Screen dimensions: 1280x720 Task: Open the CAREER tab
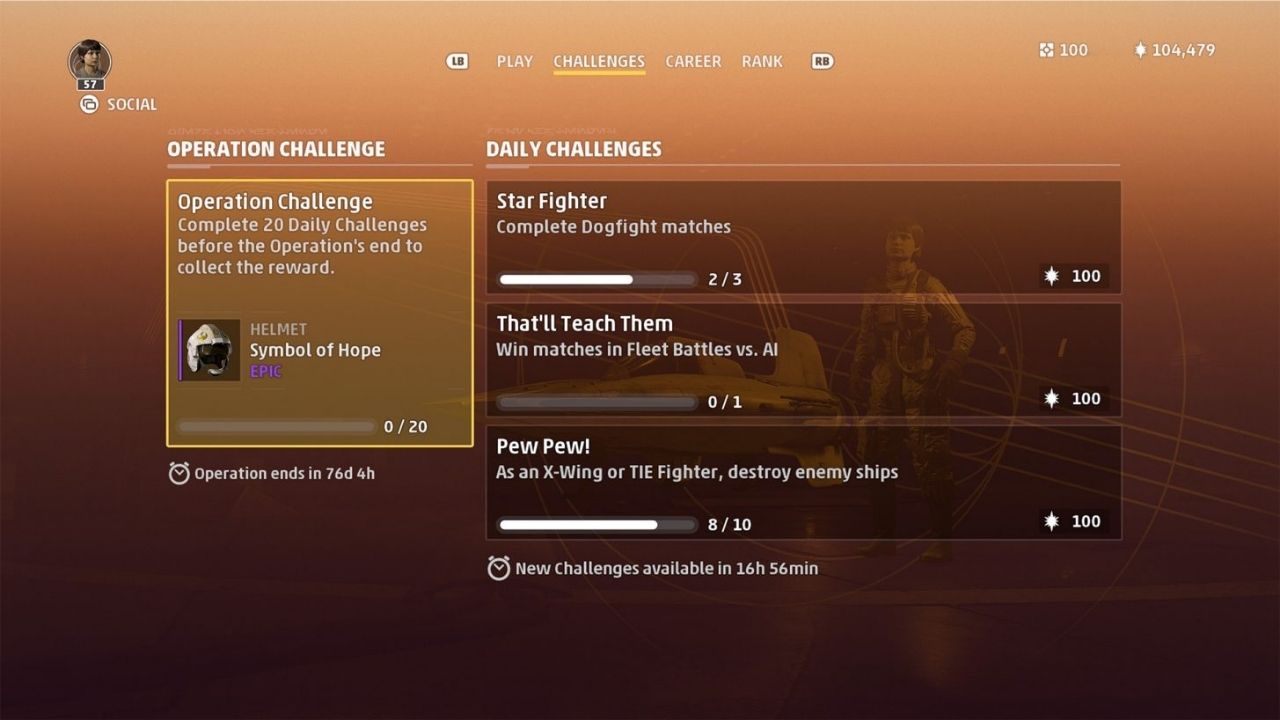point(693,61)
